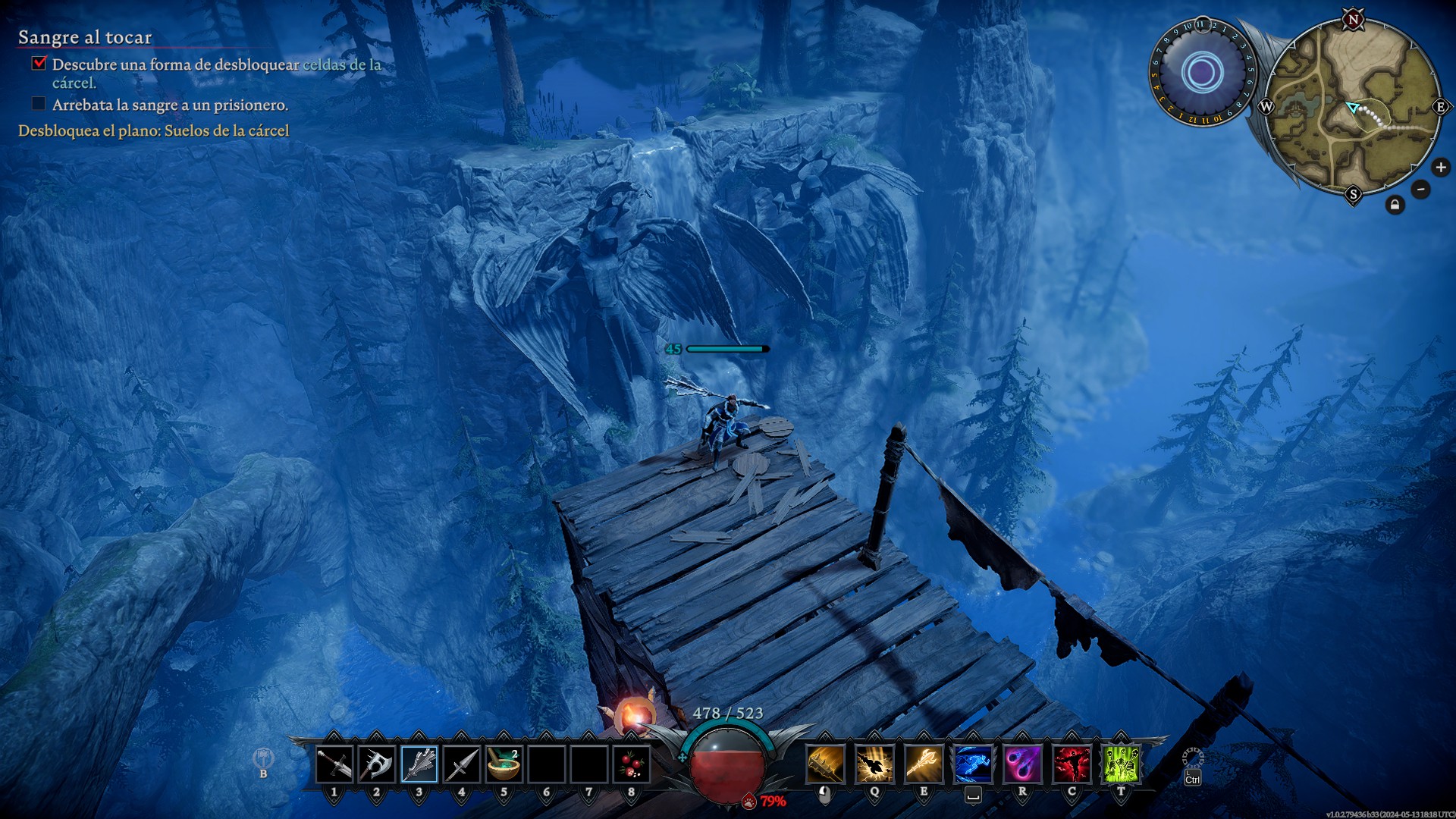
Task: Equip the battle axe from the hotbar
Action: pyautogui.click(x=376, y=764)
